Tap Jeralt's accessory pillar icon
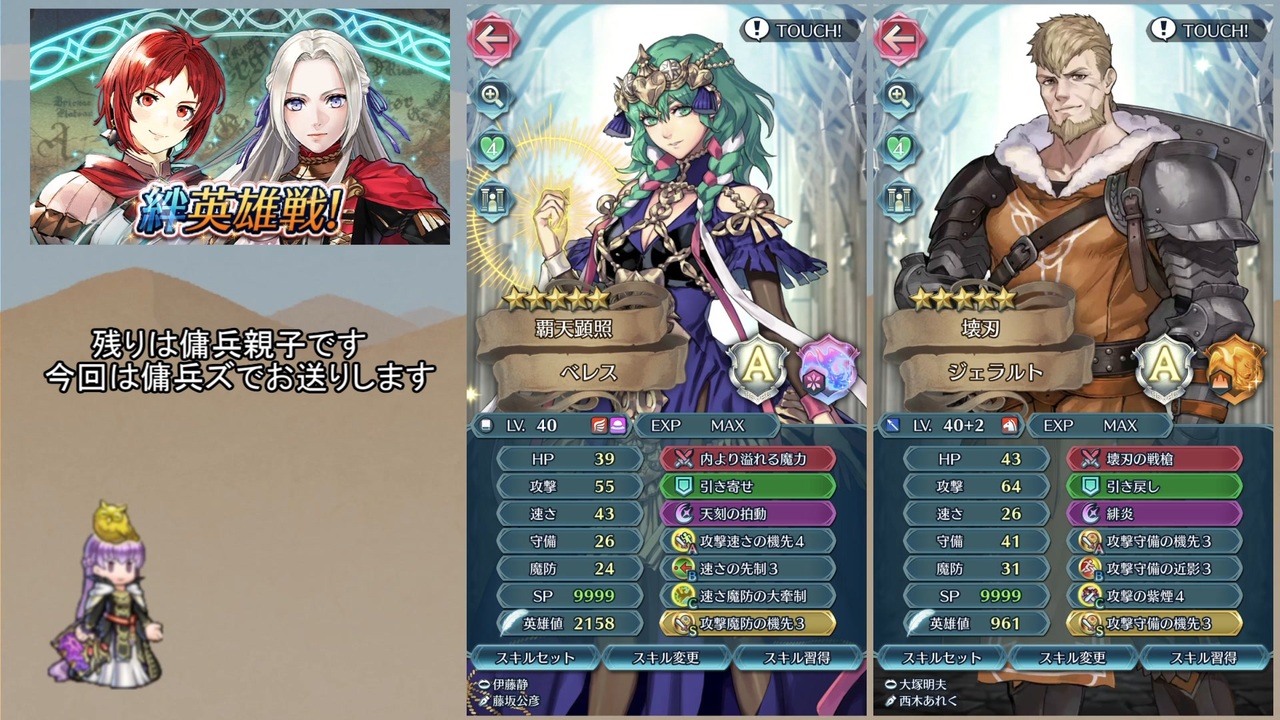 pyautogui.click(x=901, y=199)
